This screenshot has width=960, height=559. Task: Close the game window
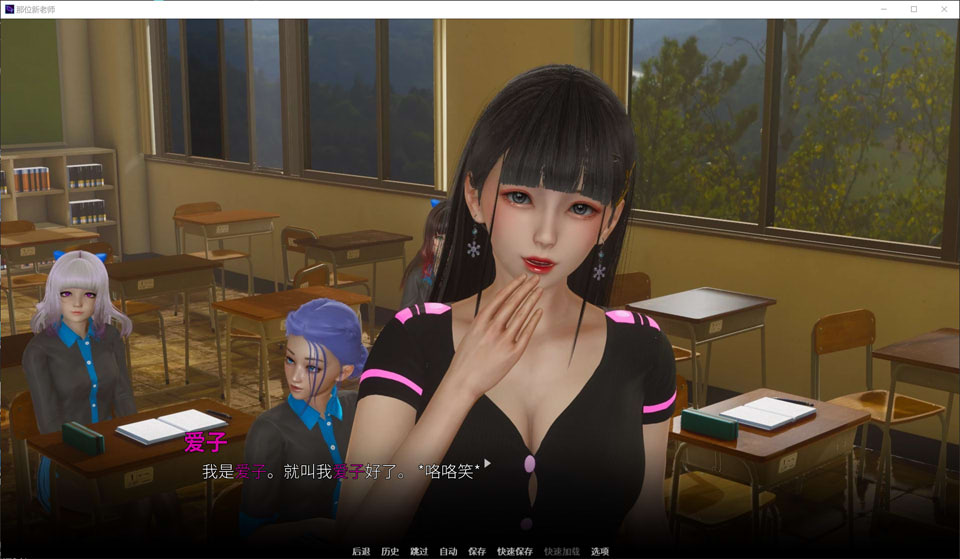pyautogui.click(x=941, y=9)
